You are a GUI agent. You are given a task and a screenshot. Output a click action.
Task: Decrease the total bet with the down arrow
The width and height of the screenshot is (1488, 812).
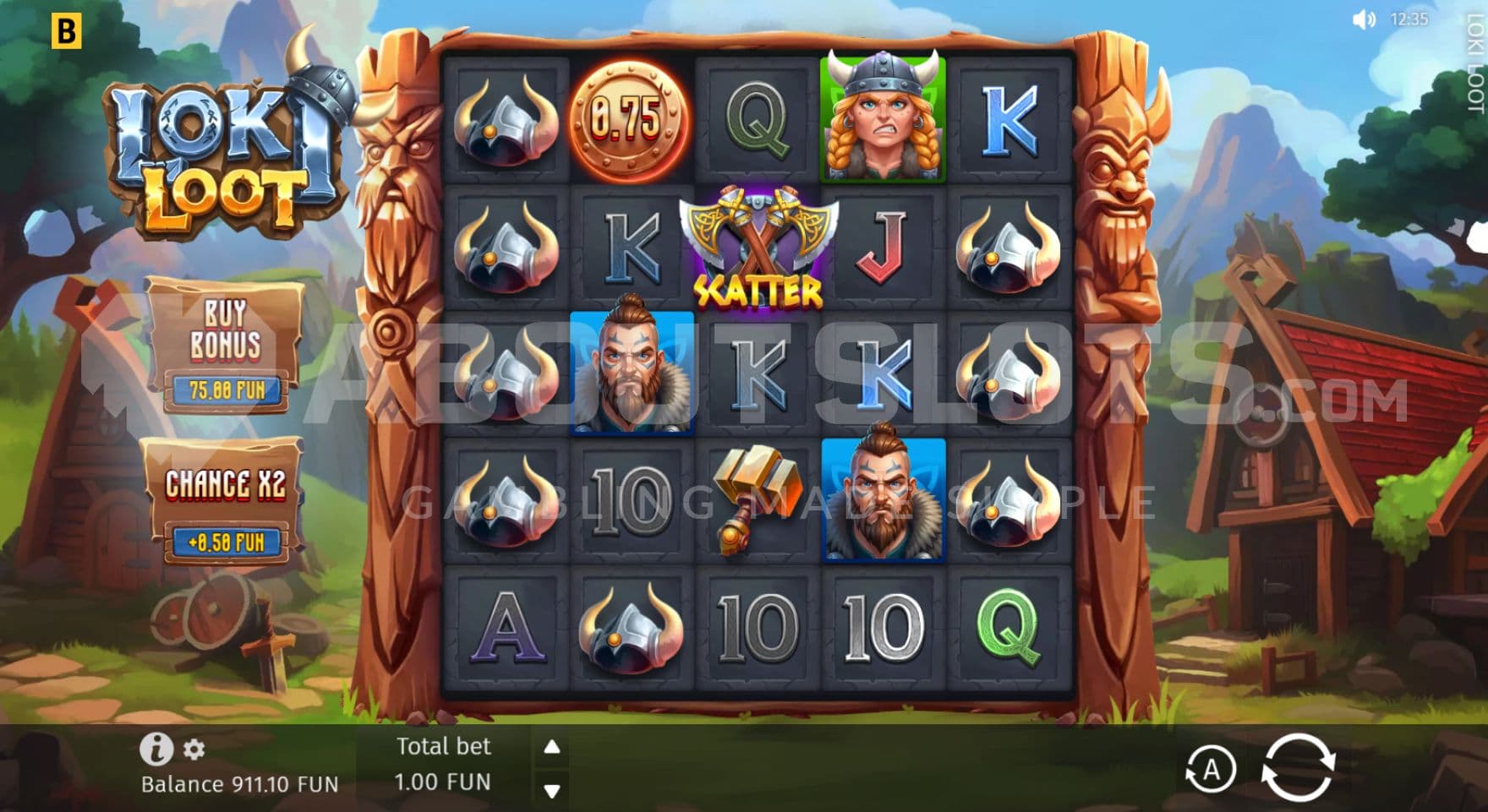pos(552,792)
